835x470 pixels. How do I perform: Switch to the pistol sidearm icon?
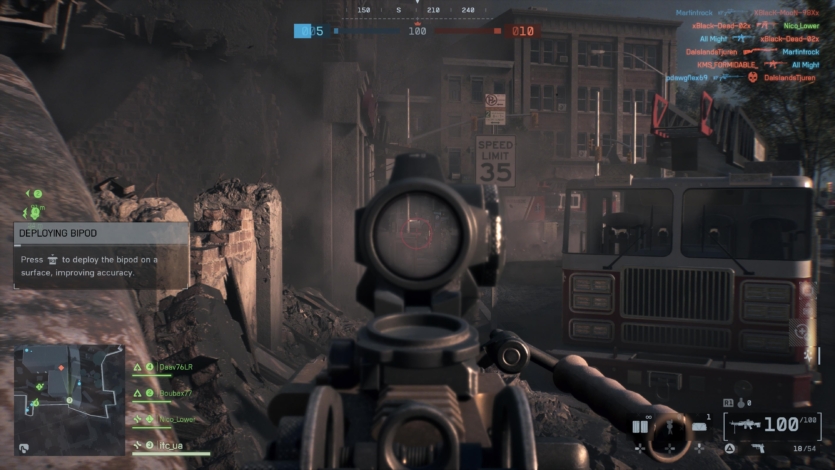(x=758, y=447)
